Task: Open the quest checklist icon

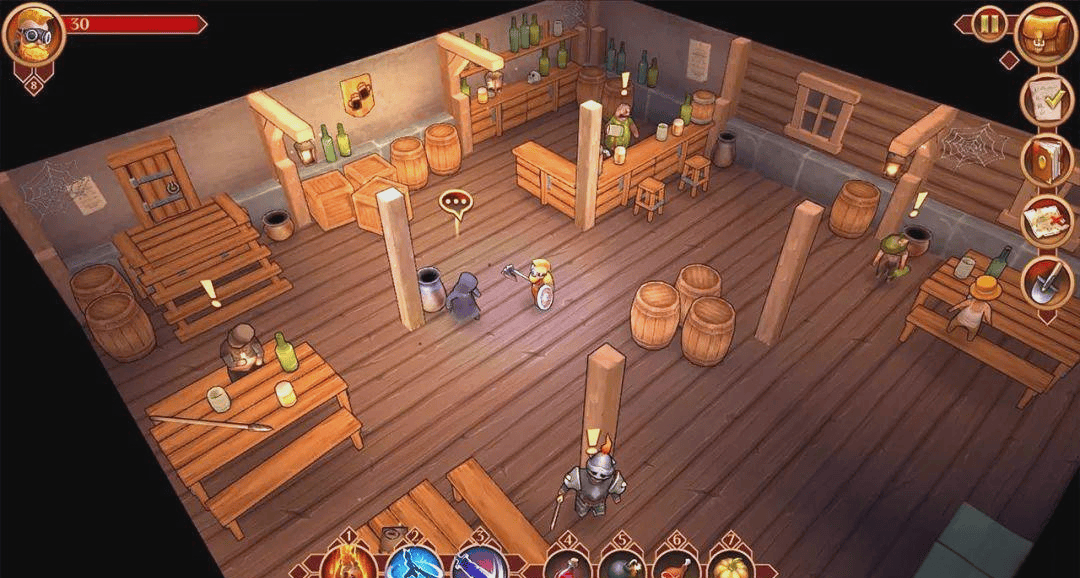Action: [x=1046, y=99]
